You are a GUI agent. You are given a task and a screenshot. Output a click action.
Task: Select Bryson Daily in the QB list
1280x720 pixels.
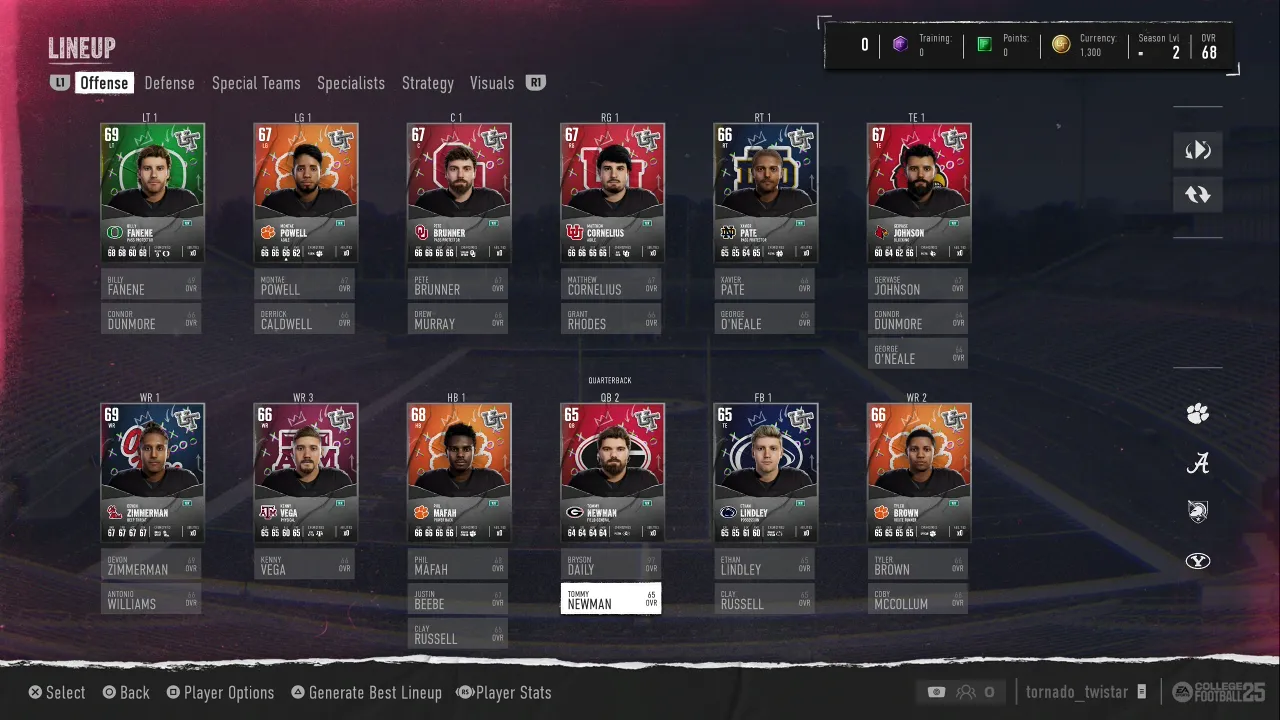pyautogui.click(x=611, y=564)
